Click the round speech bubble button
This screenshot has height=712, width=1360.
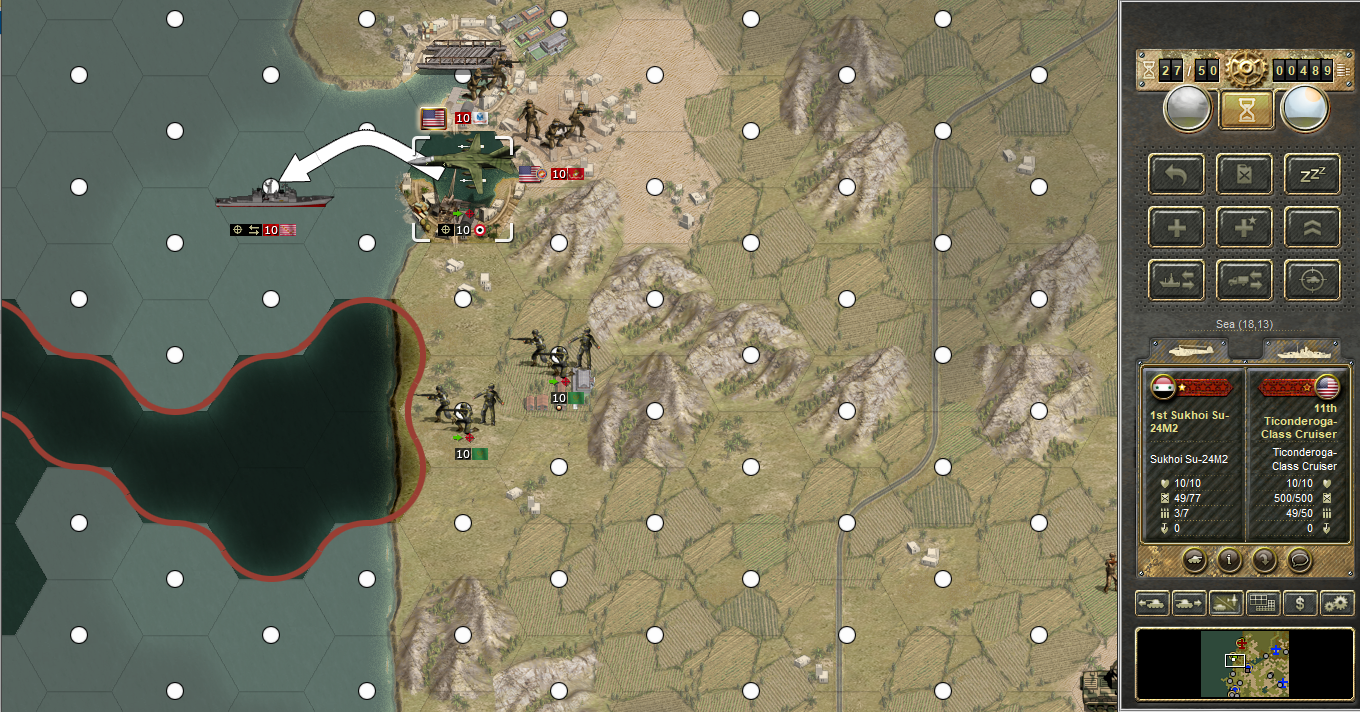tap(1300, 559)
